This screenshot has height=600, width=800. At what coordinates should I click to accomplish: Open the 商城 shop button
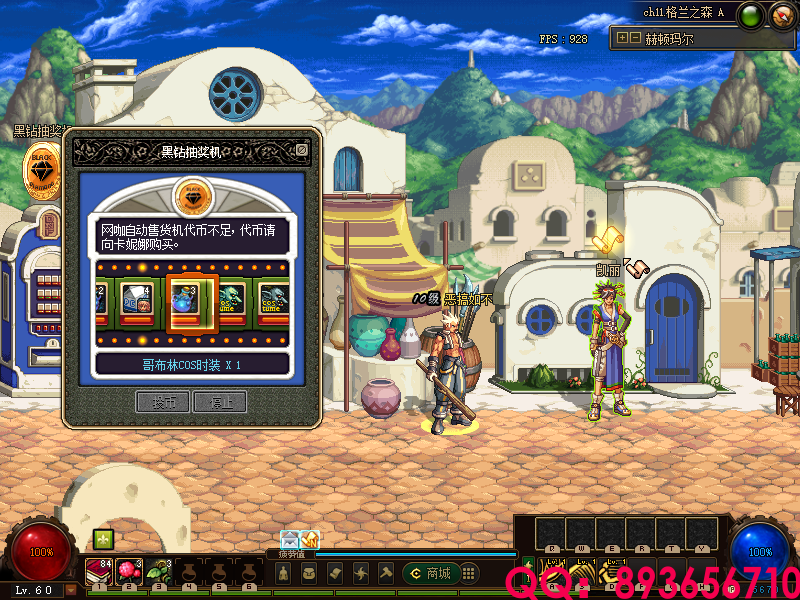[430, 573]
